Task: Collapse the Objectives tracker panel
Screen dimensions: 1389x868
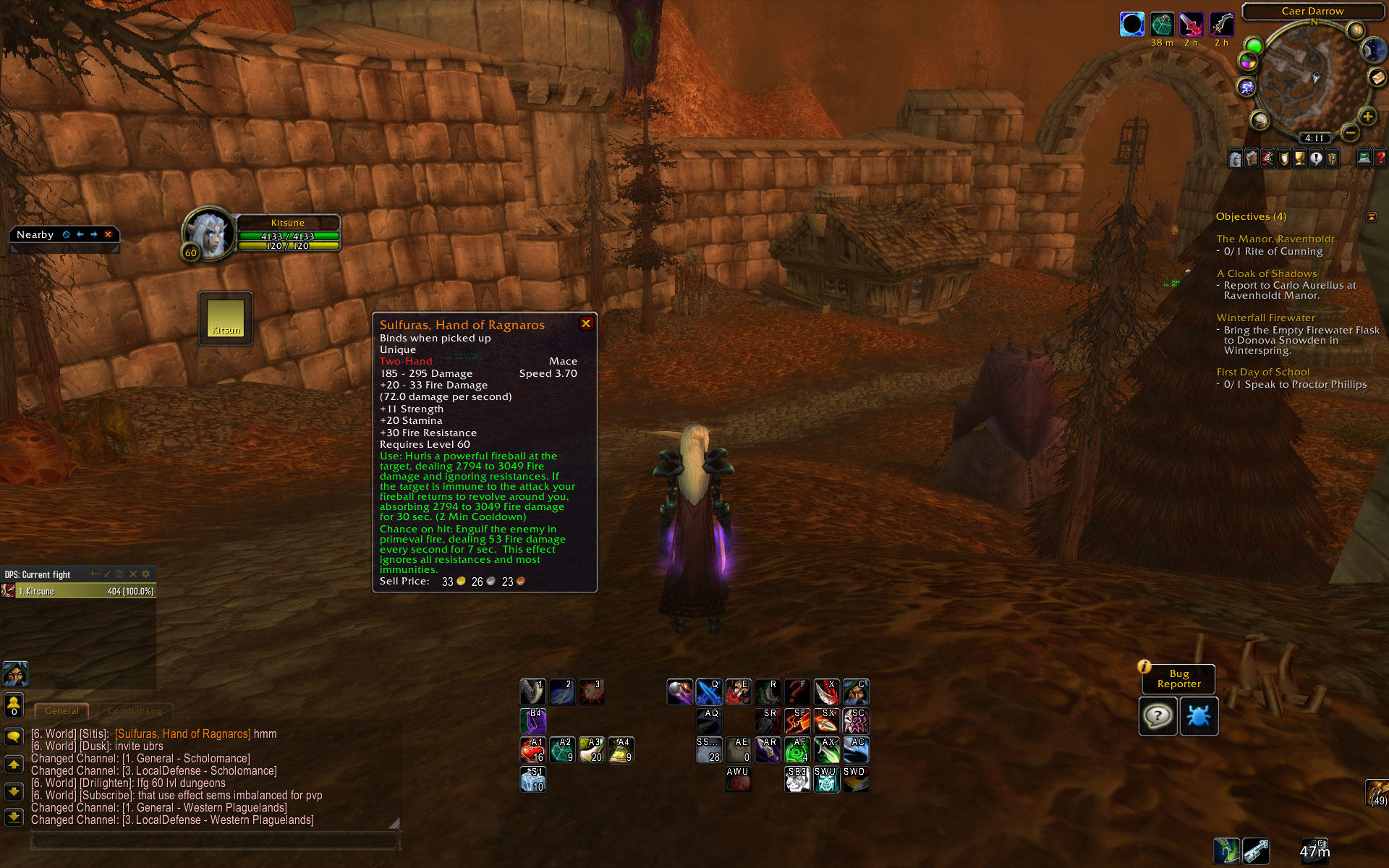Action: (1371, 216)
